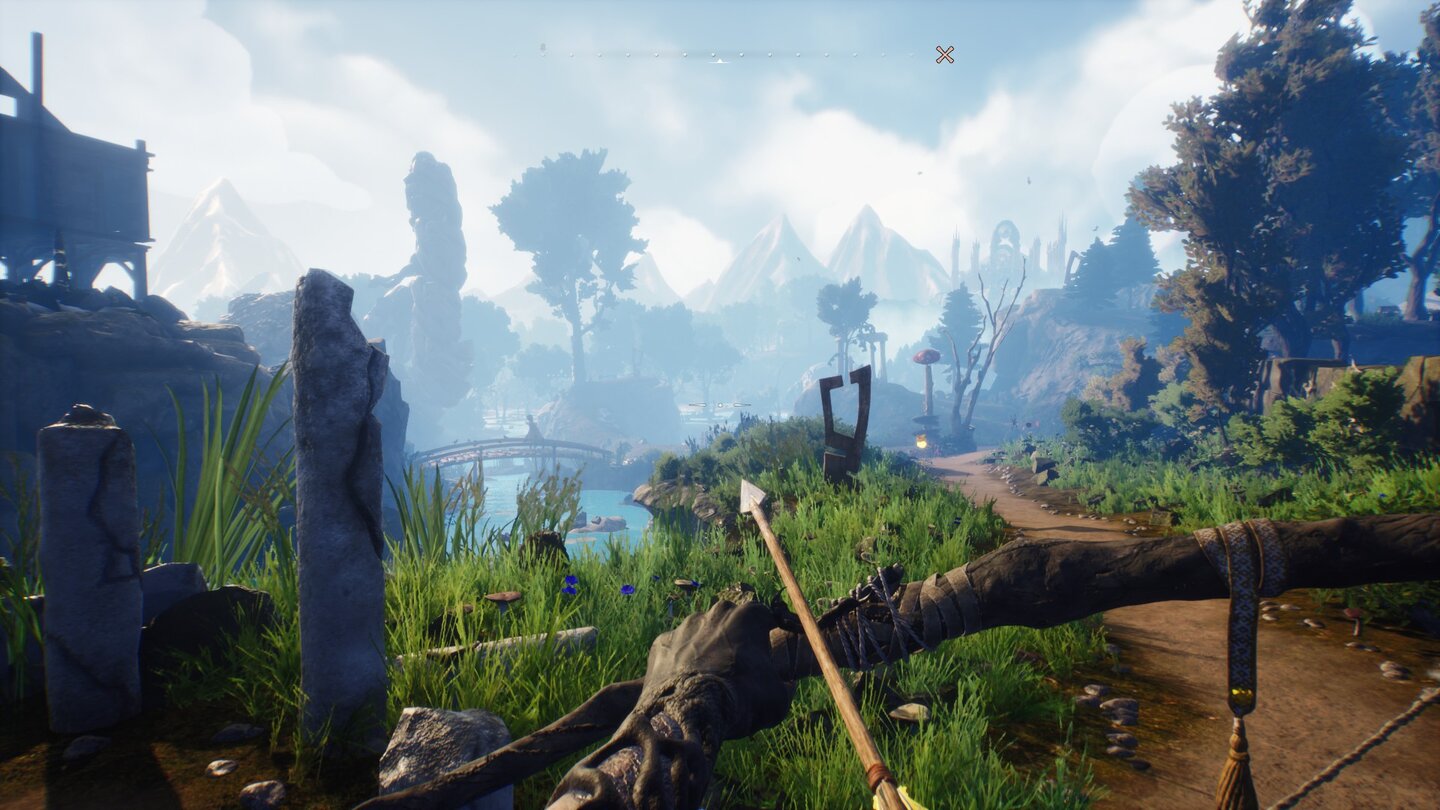Screen dimensions: 1440x810
Task: Click the right chevron beside the reticle
Action: [742, 404]
